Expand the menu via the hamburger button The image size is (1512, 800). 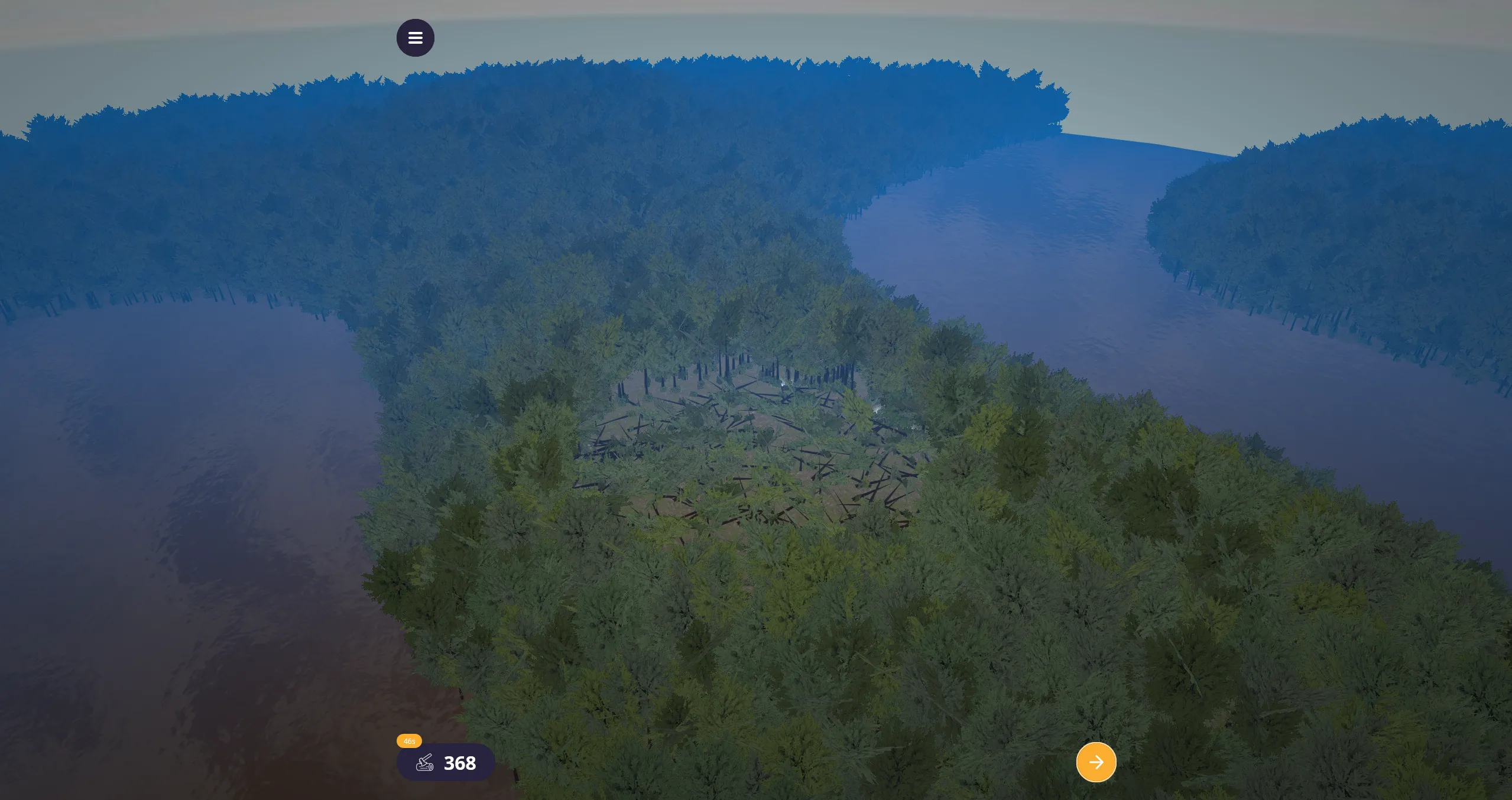pos(416,37)
